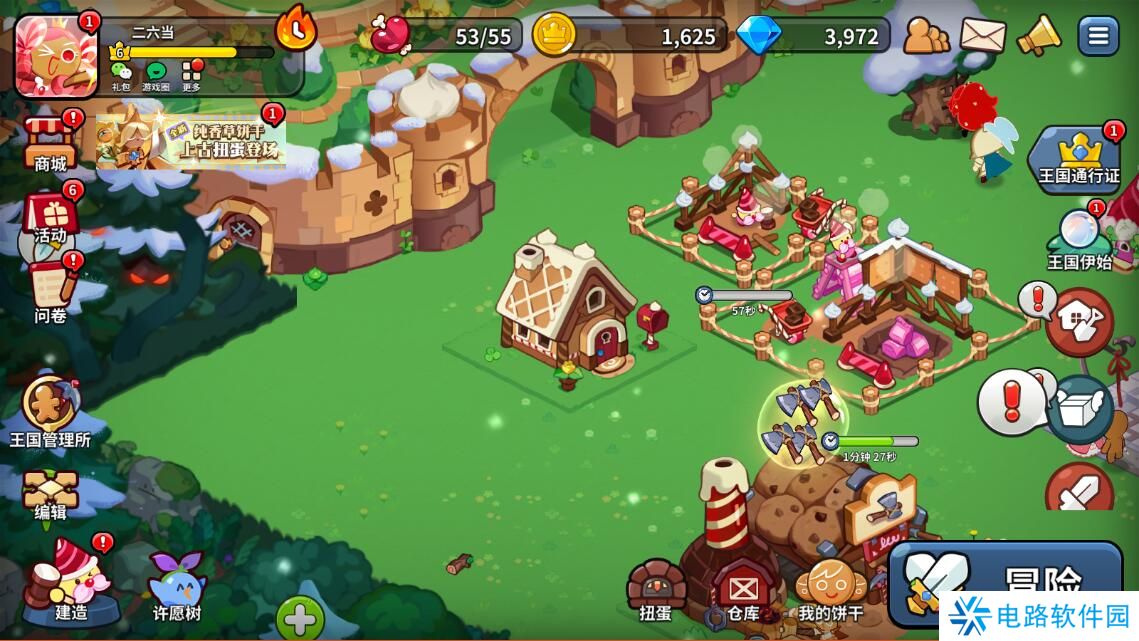
Task: Open the friends list icon
Action: tap(926, 37)
